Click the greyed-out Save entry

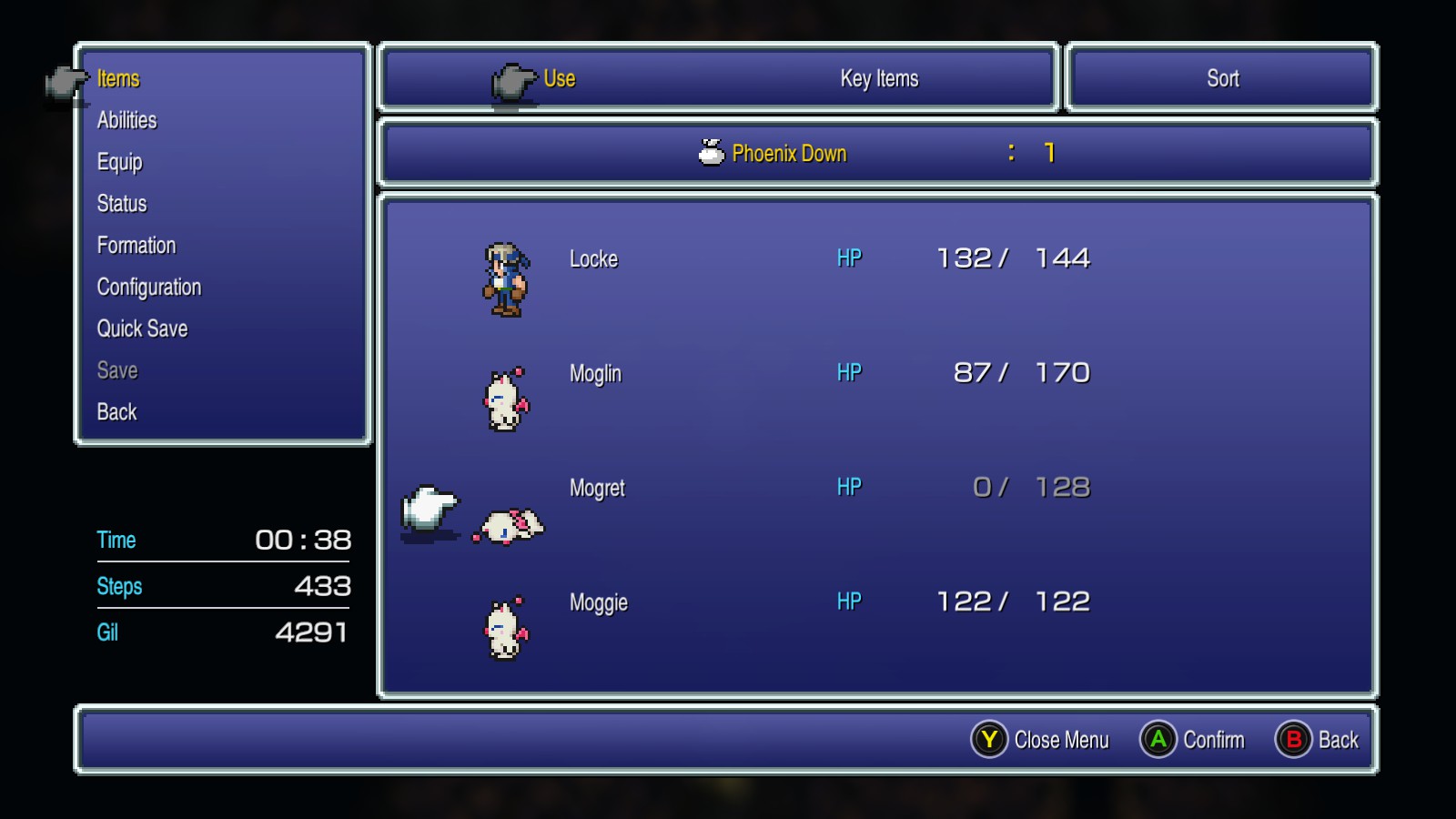pos(117,370)
